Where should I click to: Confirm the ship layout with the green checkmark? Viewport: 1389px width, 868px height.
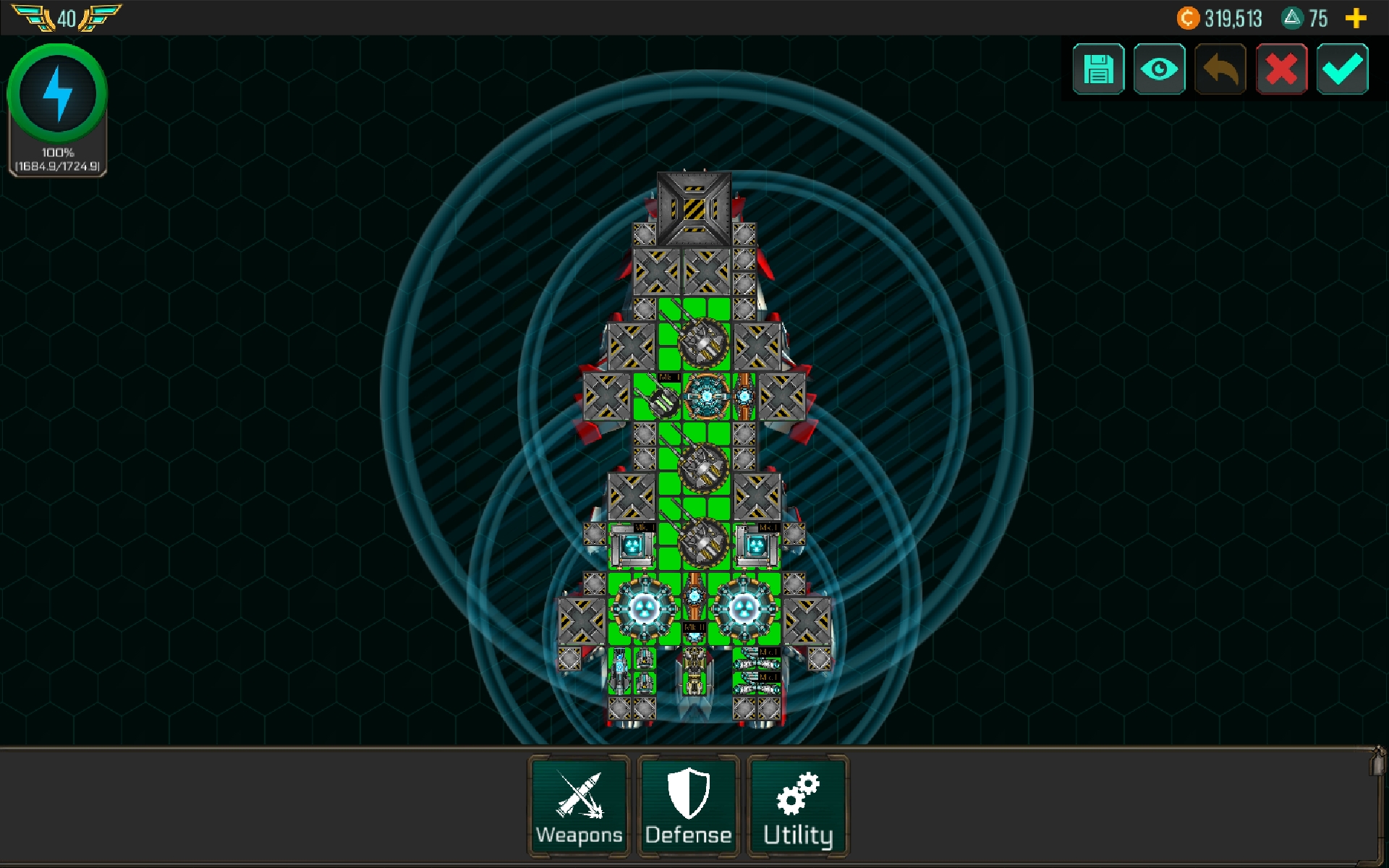click(1342, 69)
